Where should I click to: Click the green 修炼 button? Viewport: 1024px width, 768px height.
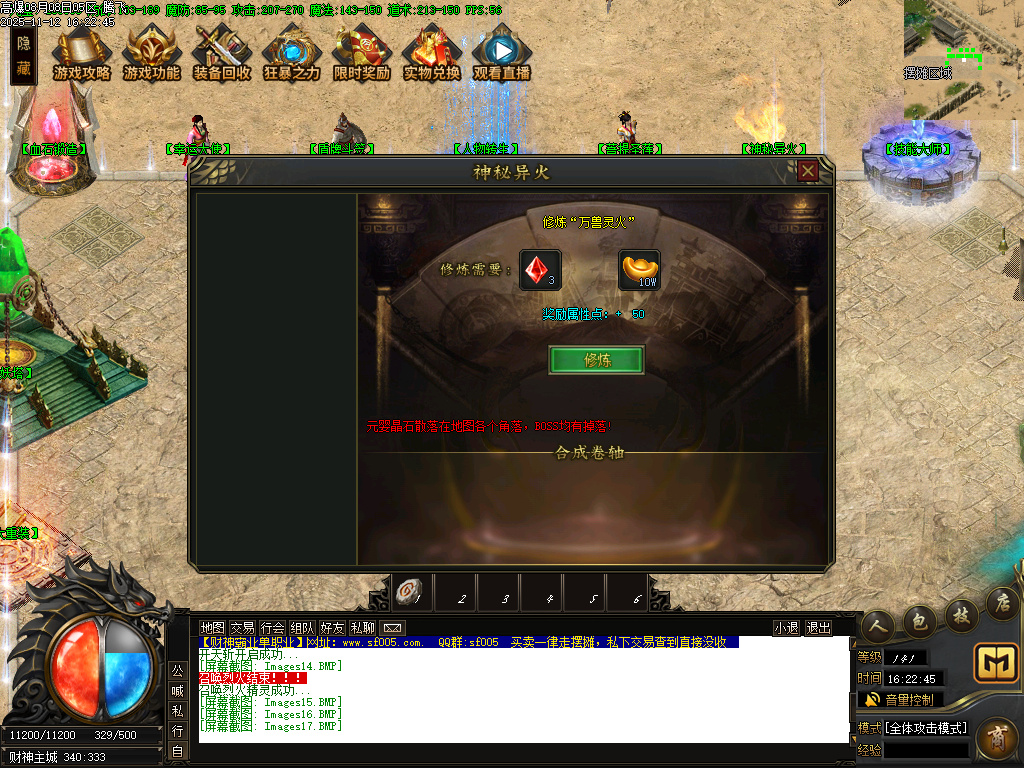click(596, 360)
